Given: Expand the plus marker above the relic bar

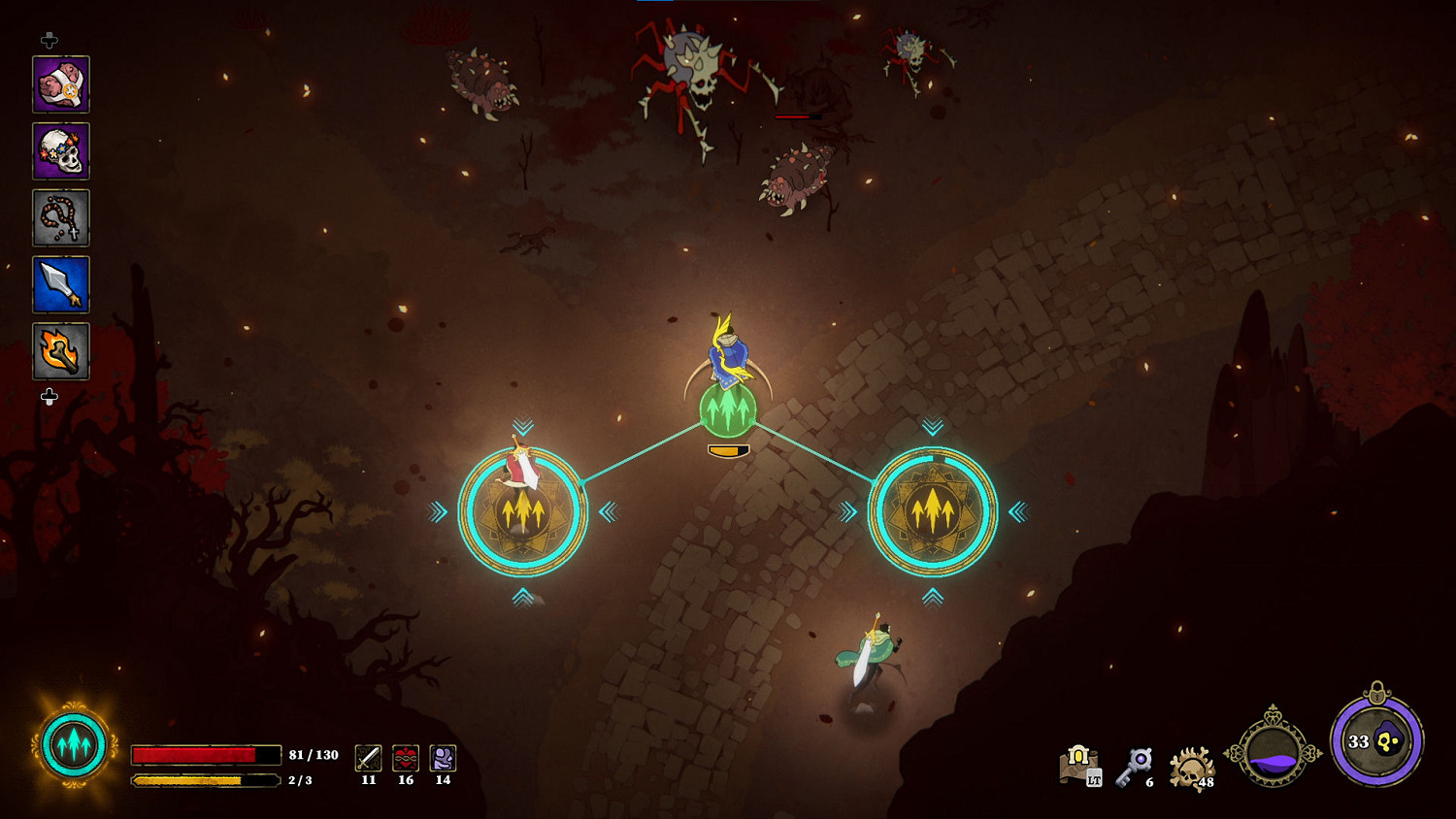Looking at the screenshot, I should (47, 41).
